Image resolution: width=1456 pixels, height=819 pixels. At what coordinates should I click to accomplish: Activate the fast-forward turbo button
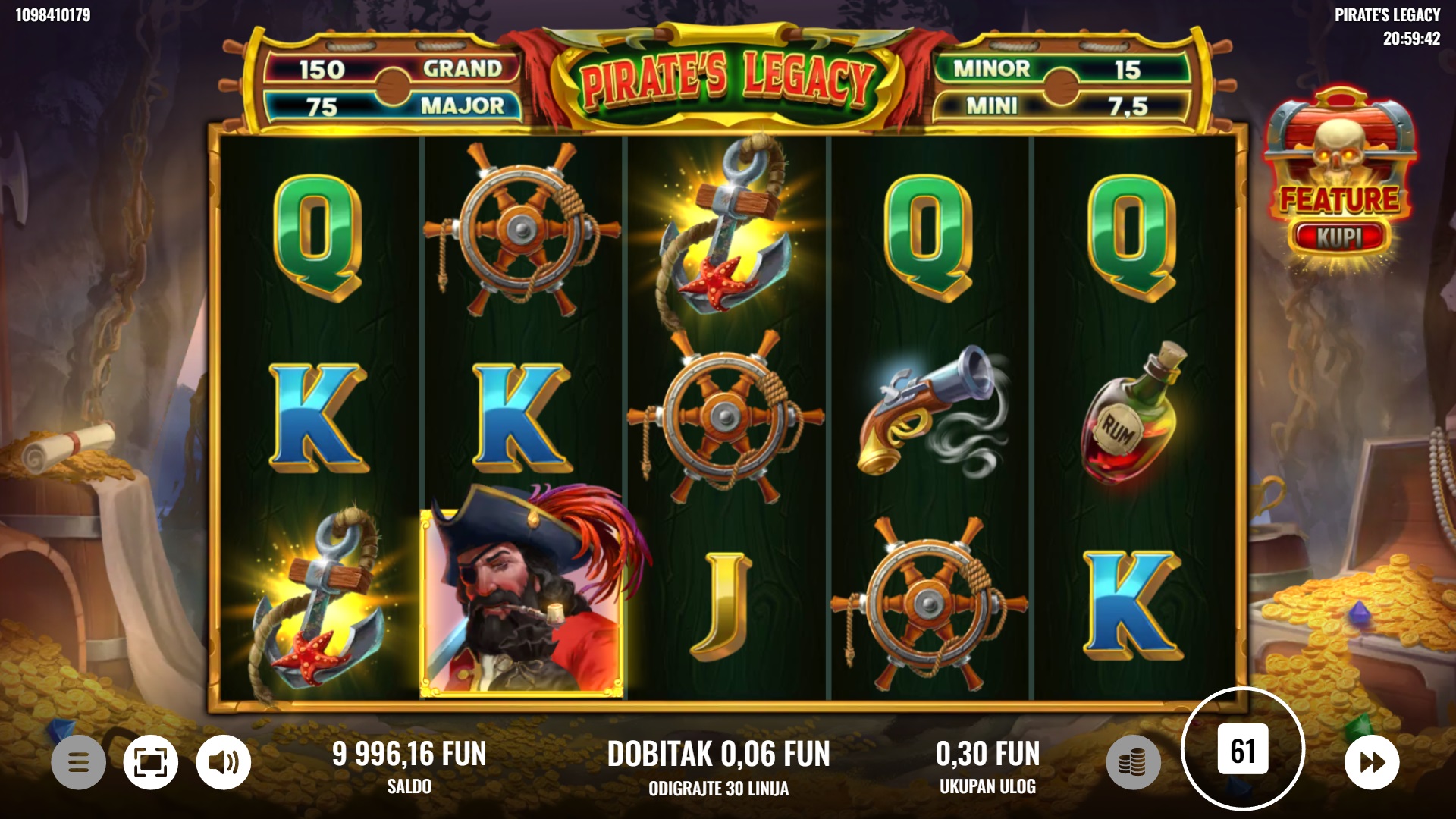(1371, 761)
